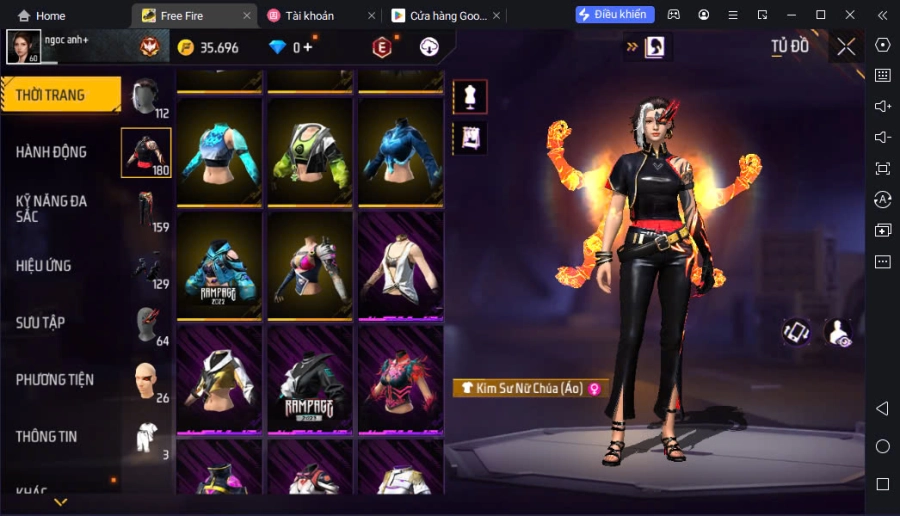Go to the Sưu Tập section
Image resolution: width=900 pixels, height=516 pixels.
(x=41, y=323)
